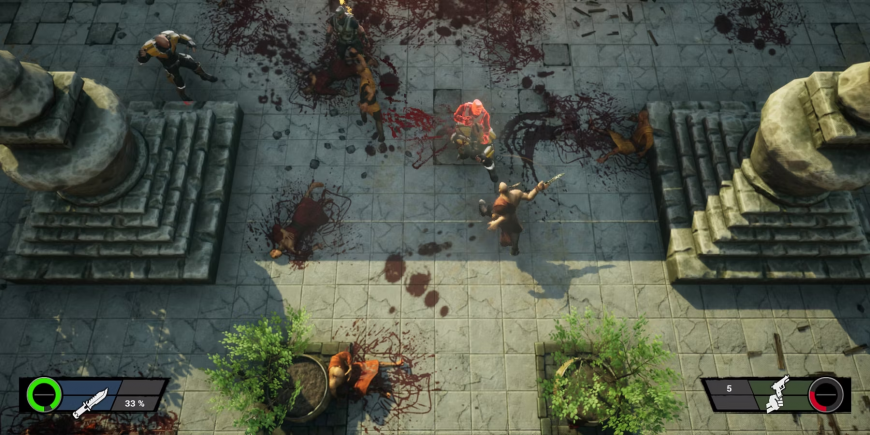The height and width of the screenshot is (435, 870).
Task: Select the pistol weapon icon
Action: 775,395
